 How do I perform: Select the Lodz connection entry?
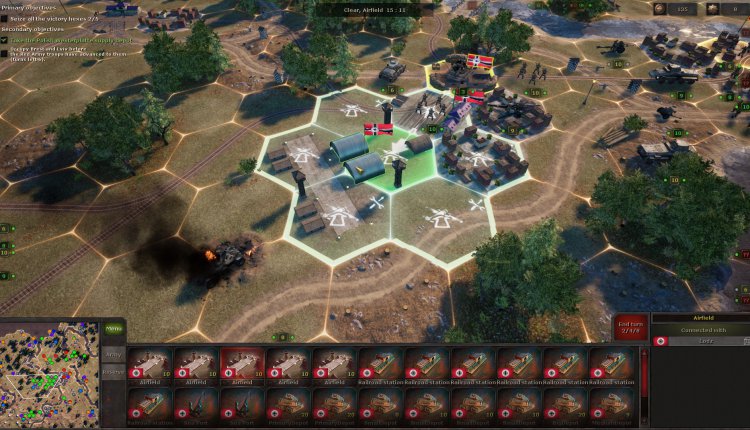pos(699,342)
